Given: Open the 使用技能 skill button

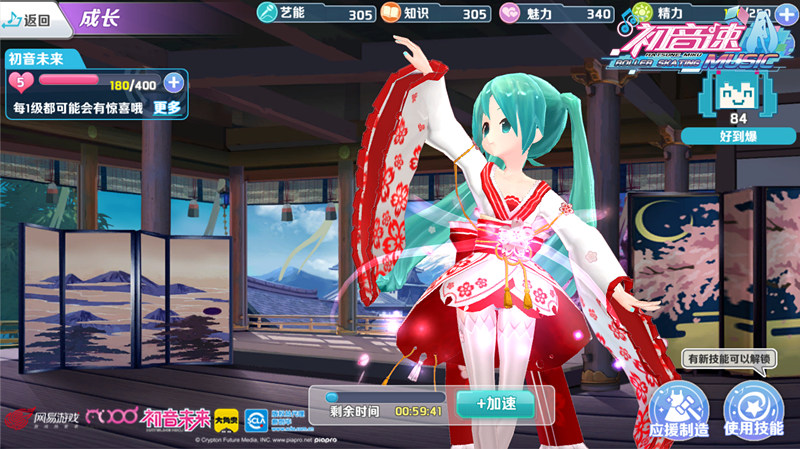Looking at the screenshot, I should [752, 411].
